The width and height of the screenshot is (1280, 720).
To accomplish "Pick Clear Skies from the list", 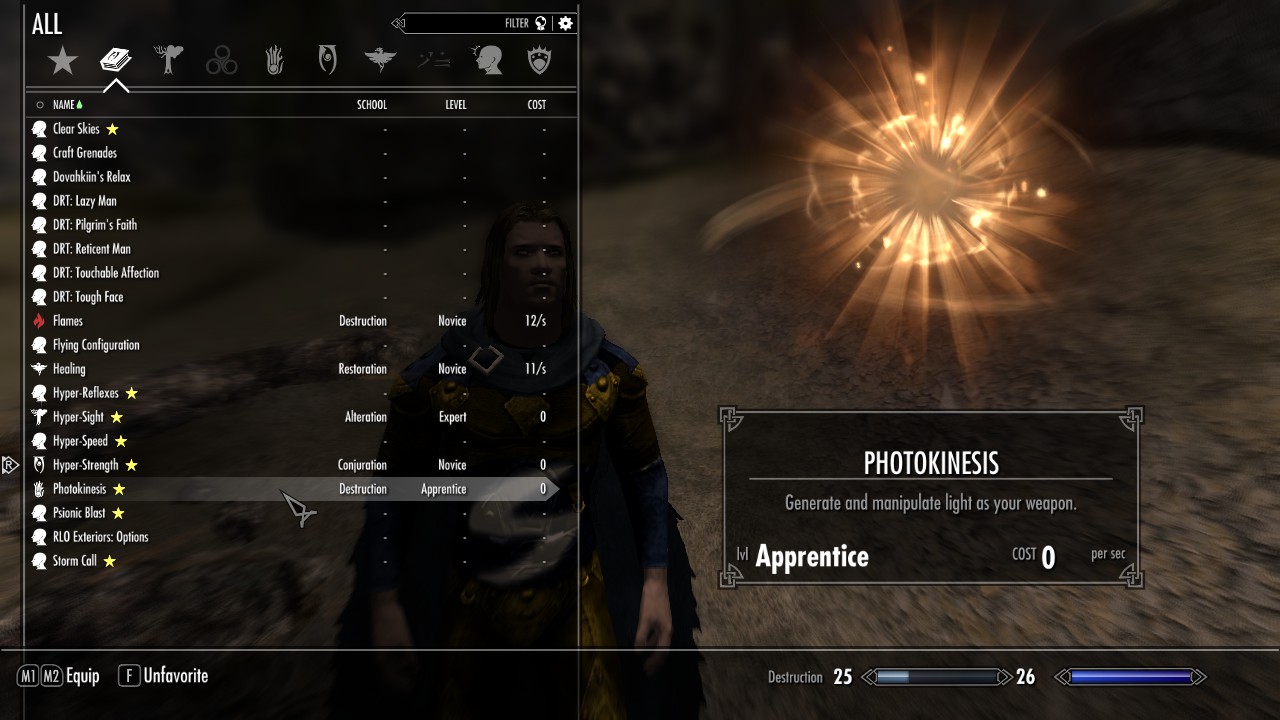I will click(76, 129).
